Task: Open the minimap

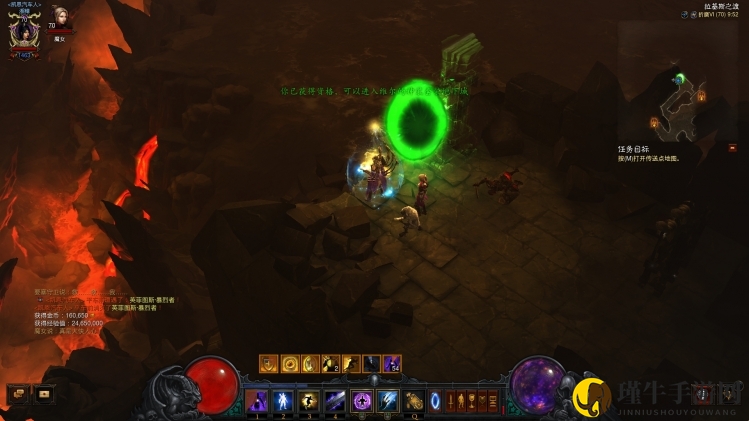Action: pyautogui.click(x=677, y=98)
